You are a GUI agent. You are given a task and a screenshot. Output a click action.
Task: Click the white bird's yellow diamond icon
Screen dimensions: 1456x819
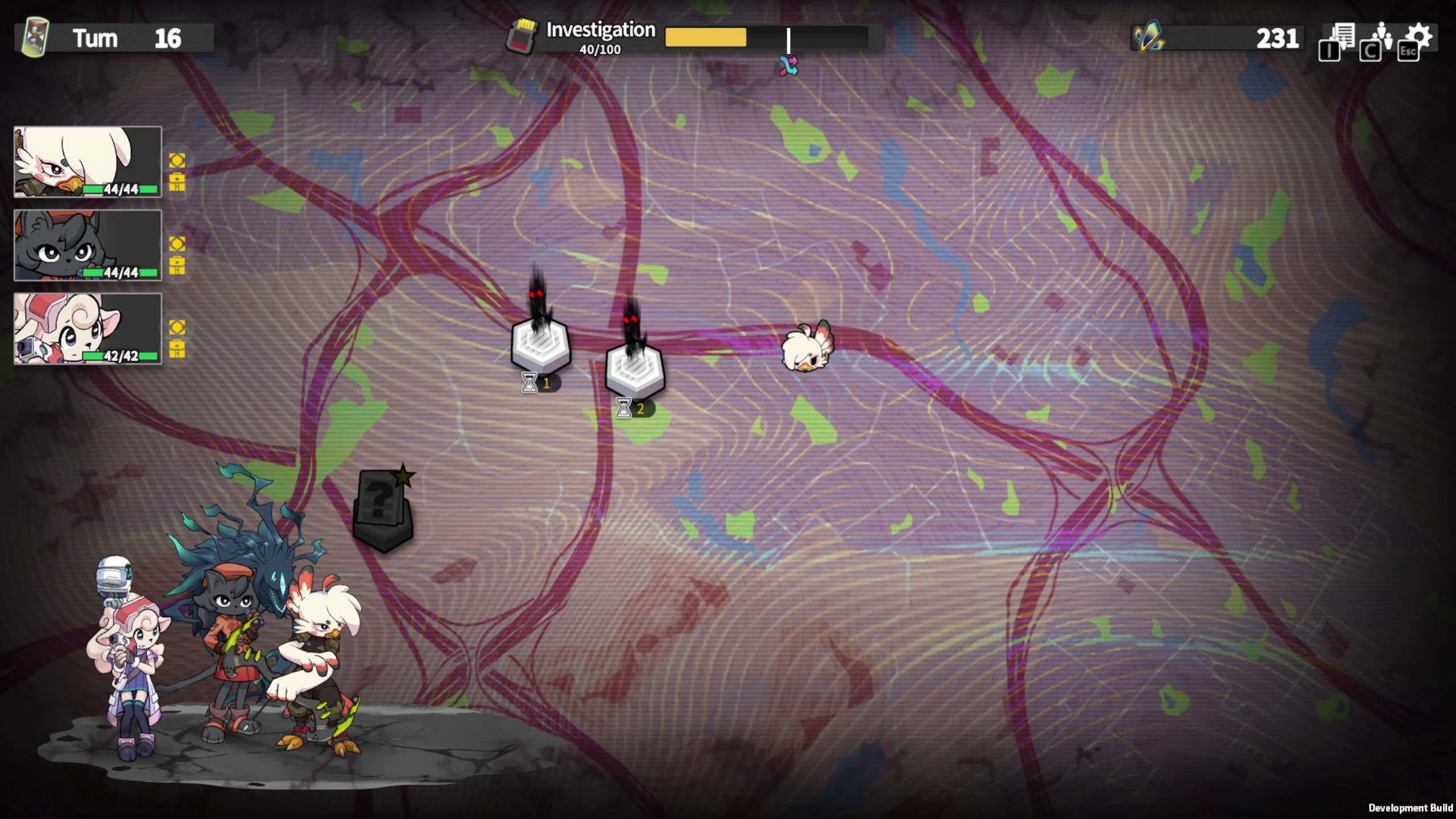177,160
